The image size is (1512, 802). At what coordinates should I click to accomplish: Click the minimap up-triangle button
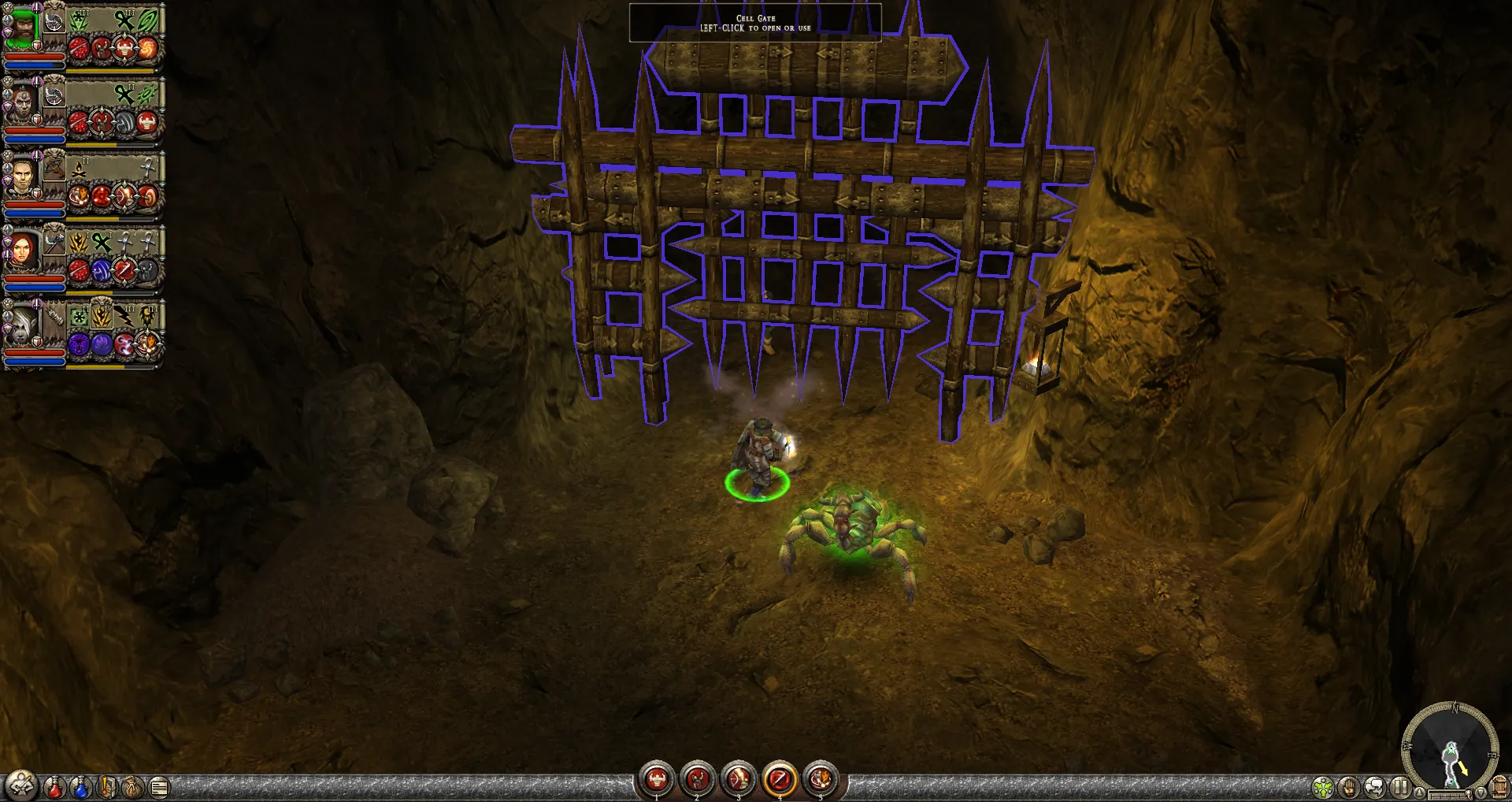[x=1419, y=793]
